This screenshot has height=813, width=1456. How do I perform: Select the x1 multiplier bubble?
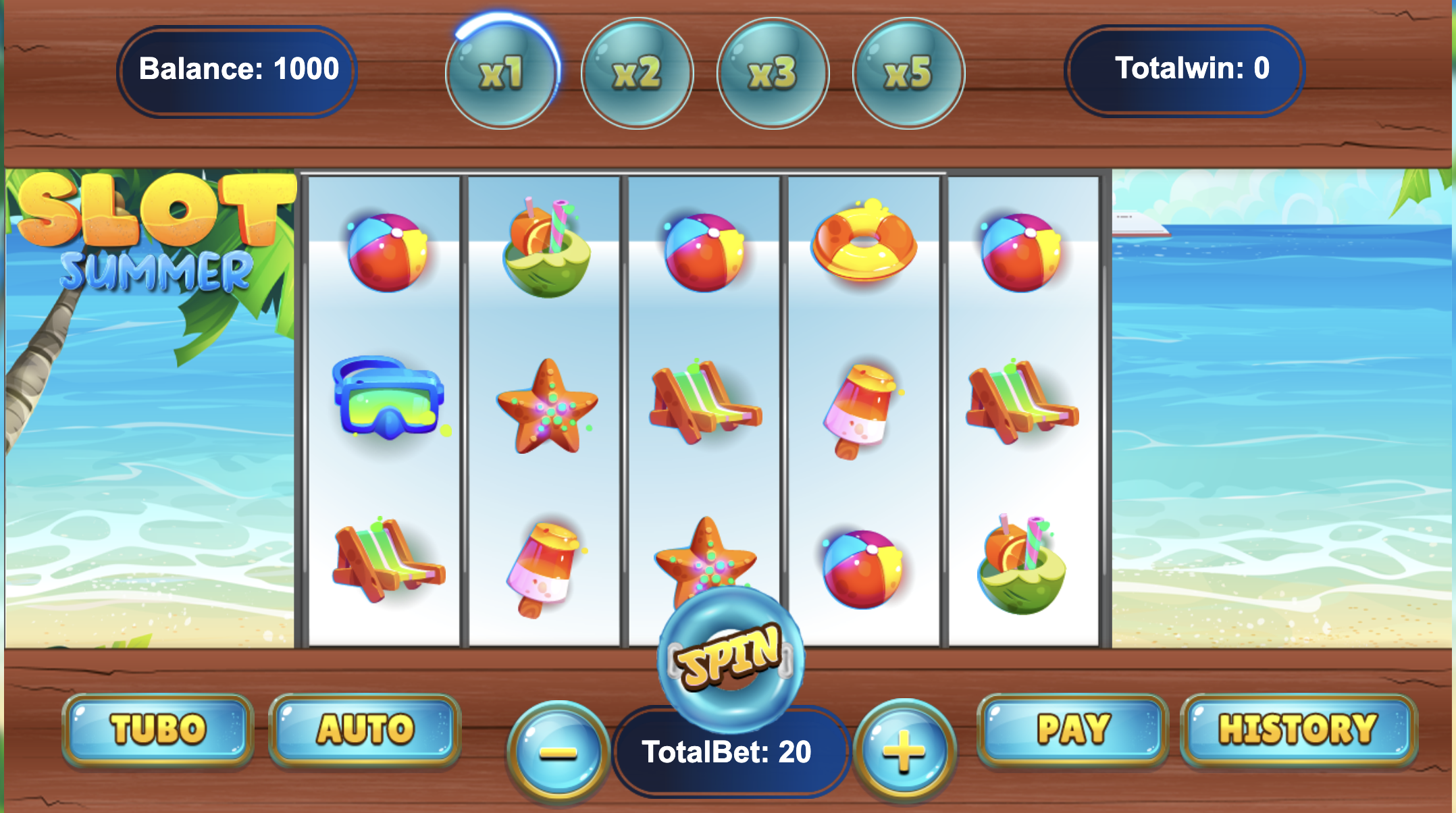point(502,73)
